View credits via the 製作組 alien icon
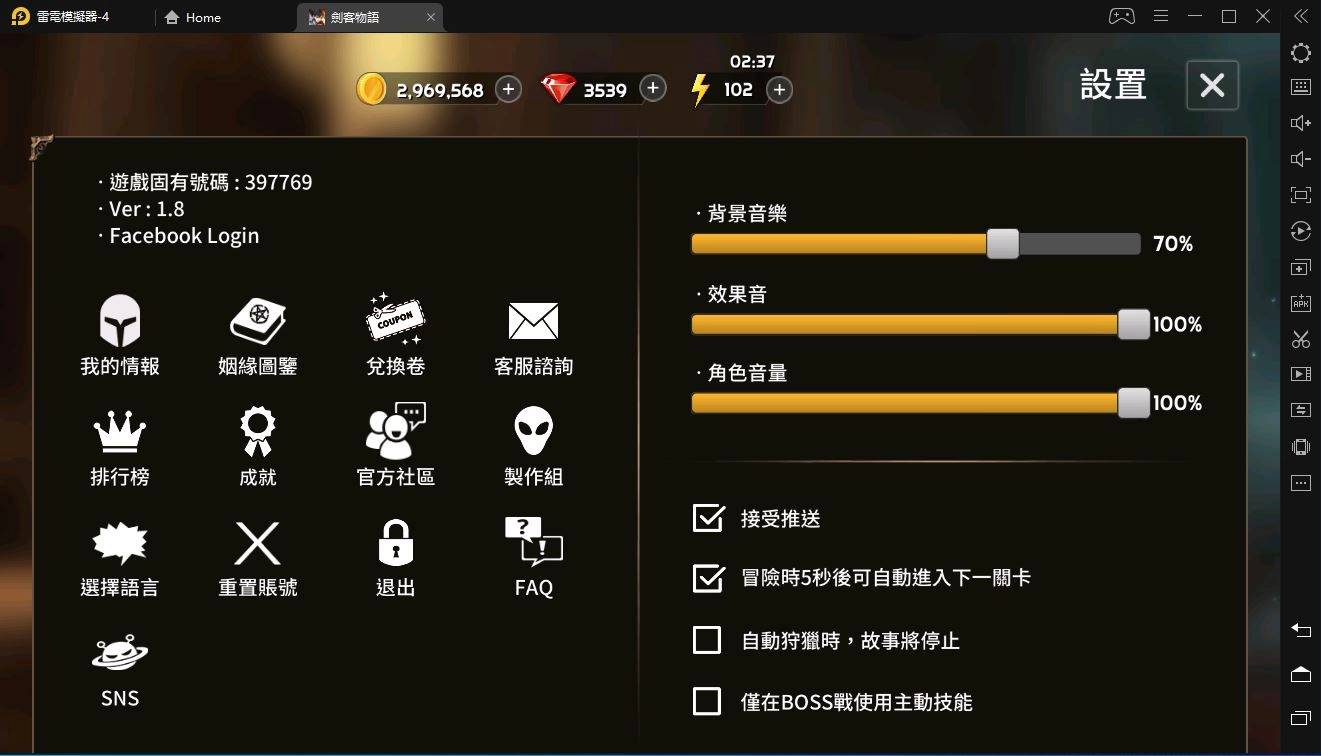Viewport: 1321px width, 756px height. point(533,445)
